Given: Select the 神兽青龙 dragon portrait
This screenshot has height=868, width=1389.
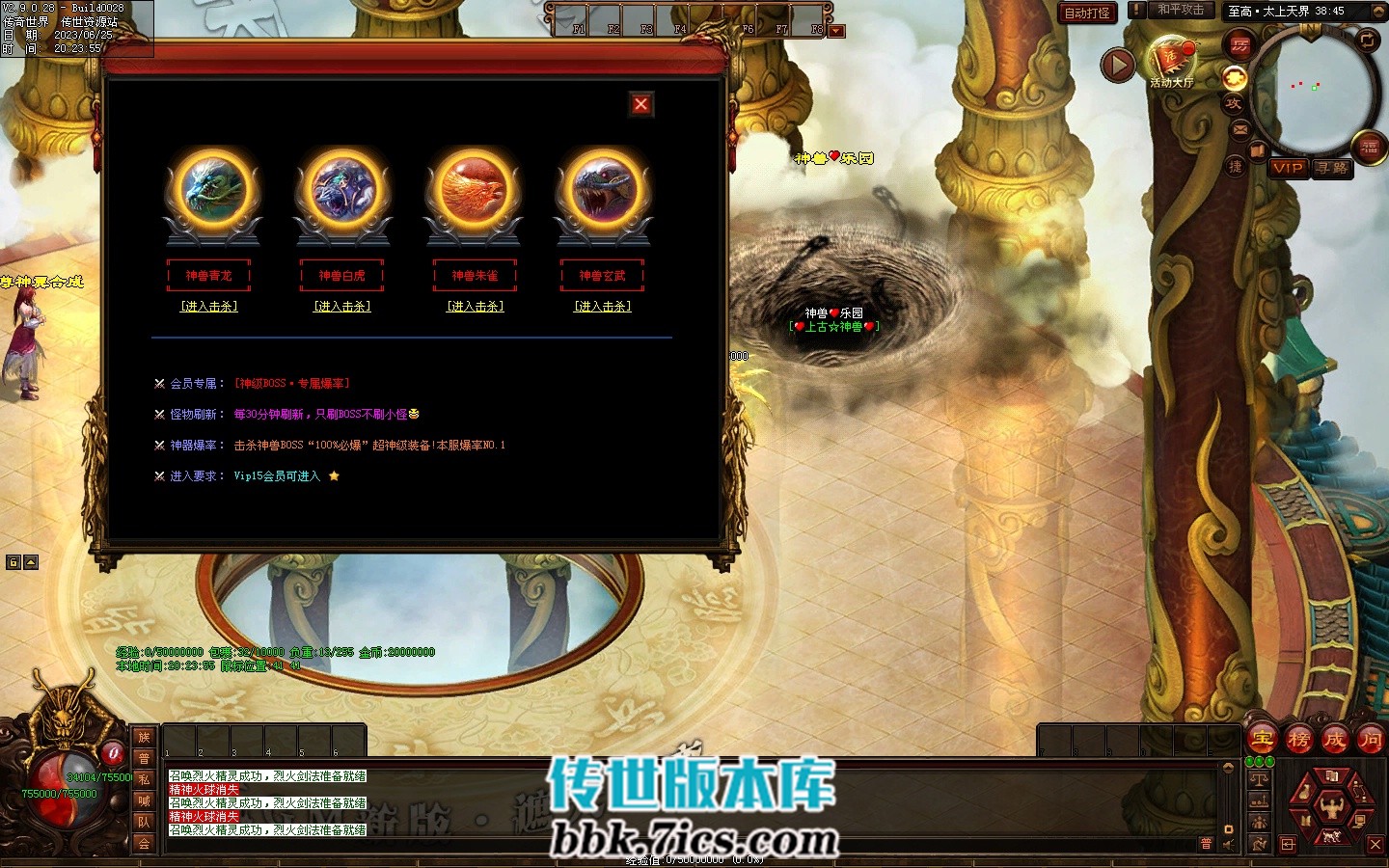Looking at the screenshot, I should coord(212,190).
